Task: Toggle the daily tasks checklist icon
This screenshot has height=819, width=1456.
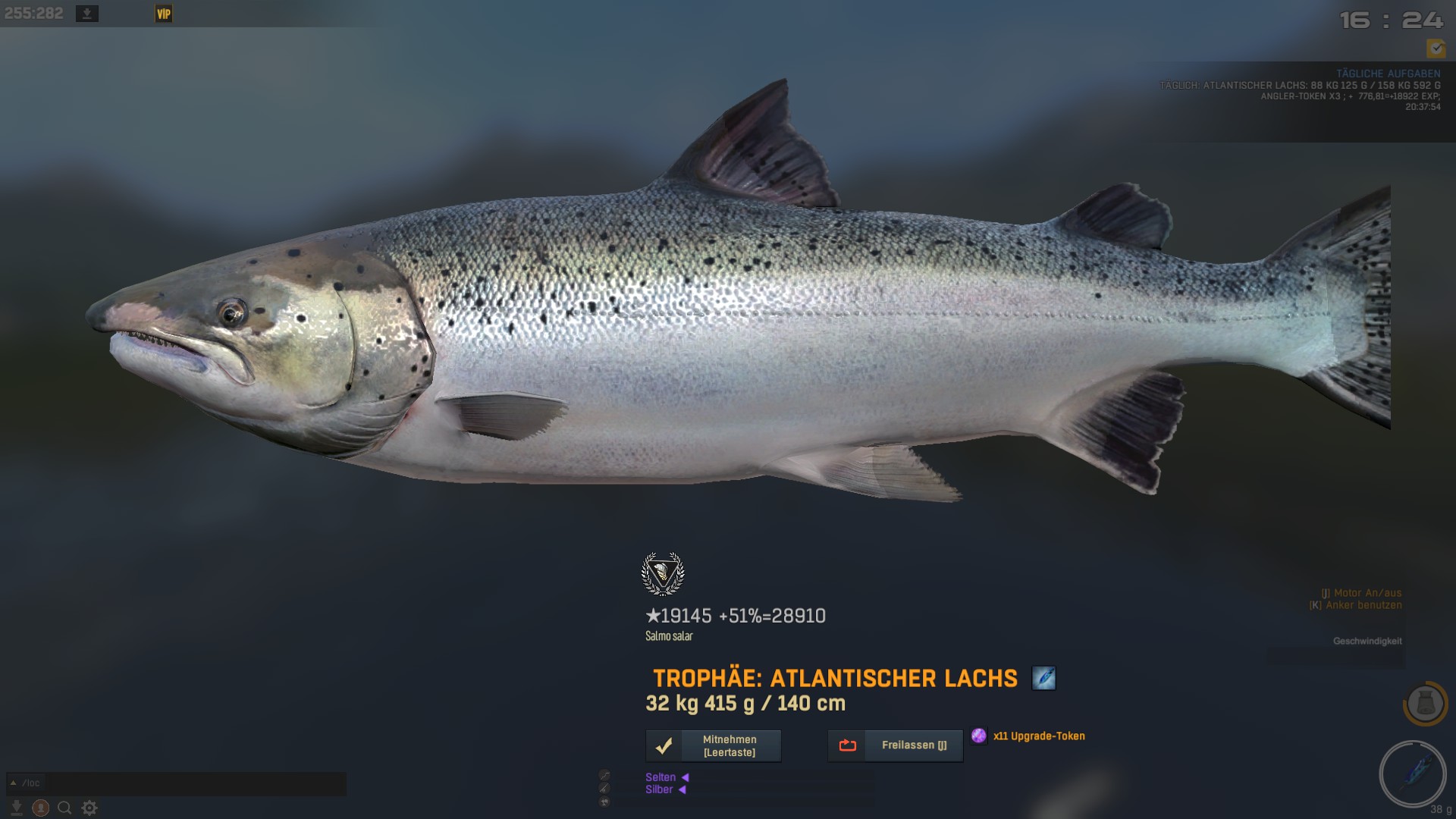Action: [1436, 49]
